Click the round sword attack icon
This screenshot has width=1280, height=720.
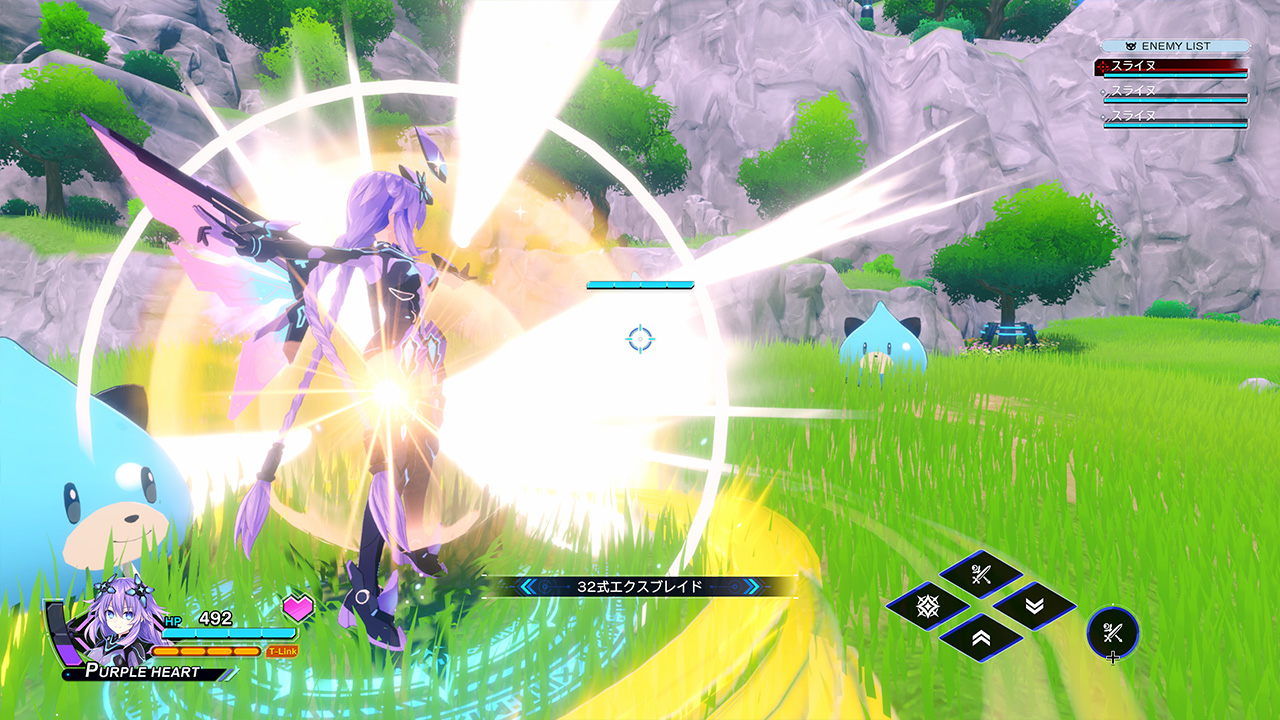[x=1112, y=632]
